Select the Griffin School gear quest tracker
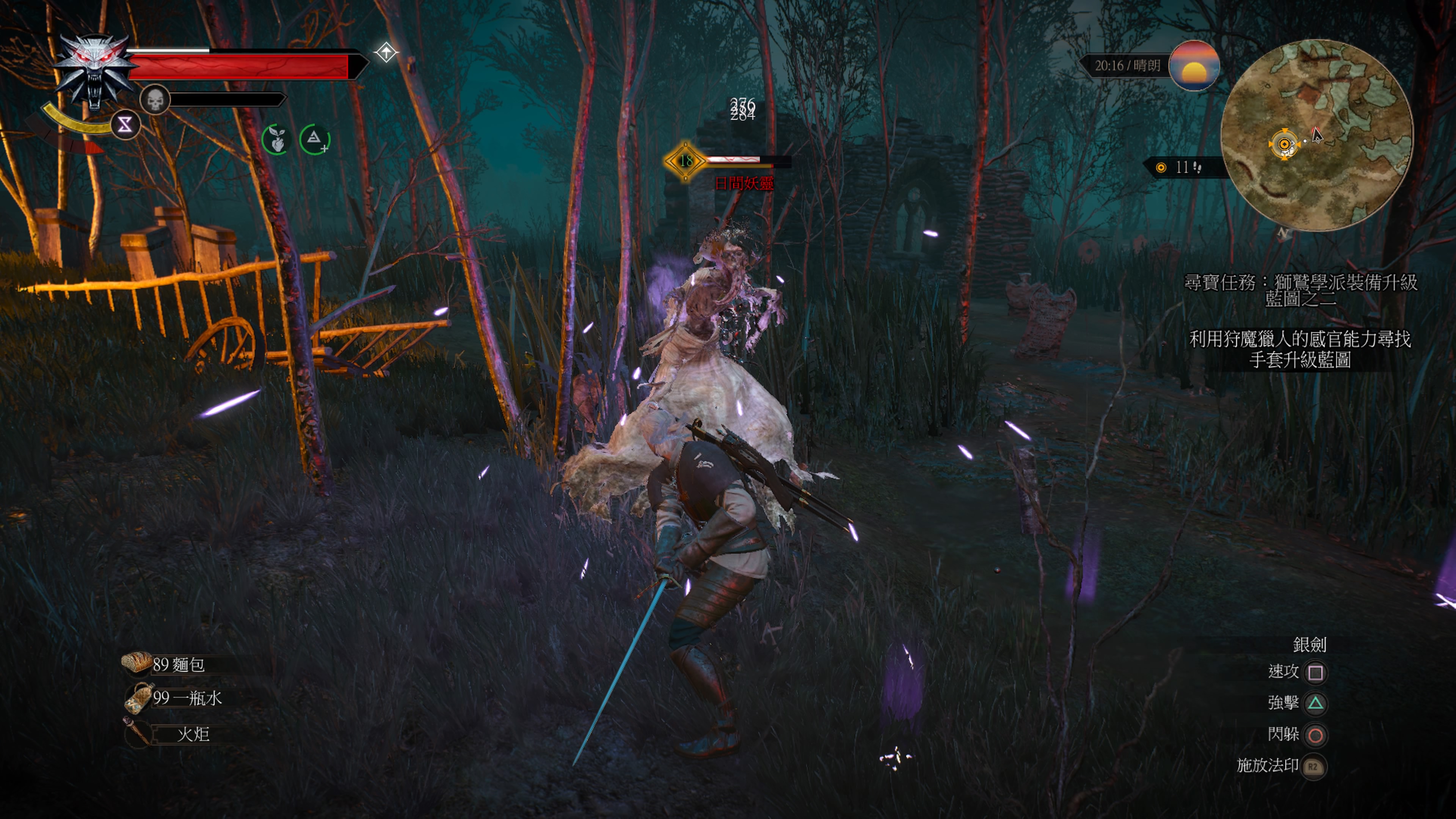 point(1300,290)
